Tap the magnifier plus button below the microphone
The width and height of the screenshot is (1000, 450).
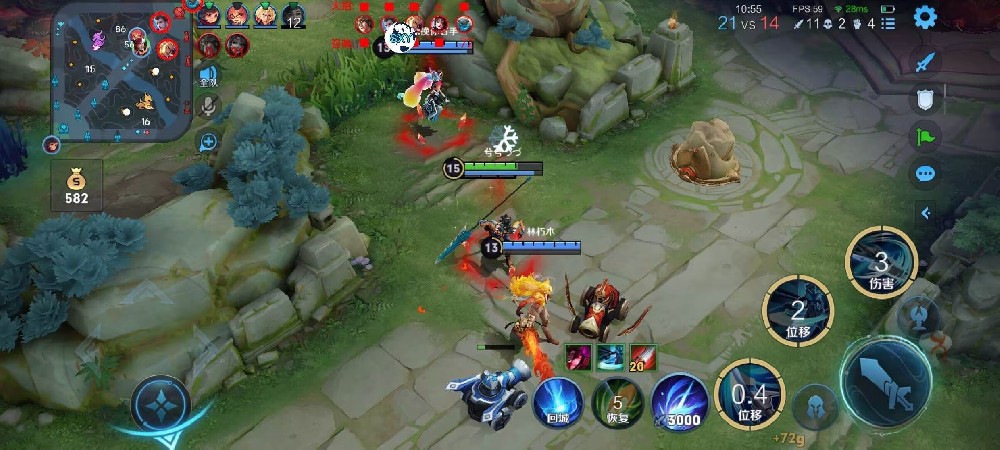point(208,142)
